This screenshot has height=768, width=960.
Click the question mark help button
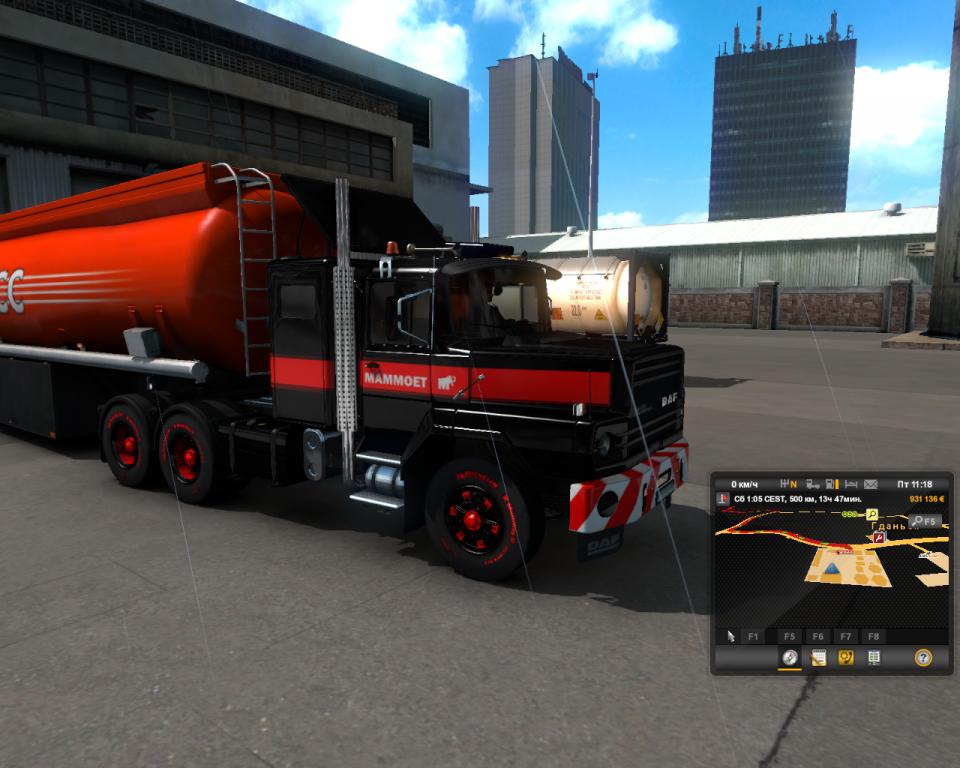point(923,657)
